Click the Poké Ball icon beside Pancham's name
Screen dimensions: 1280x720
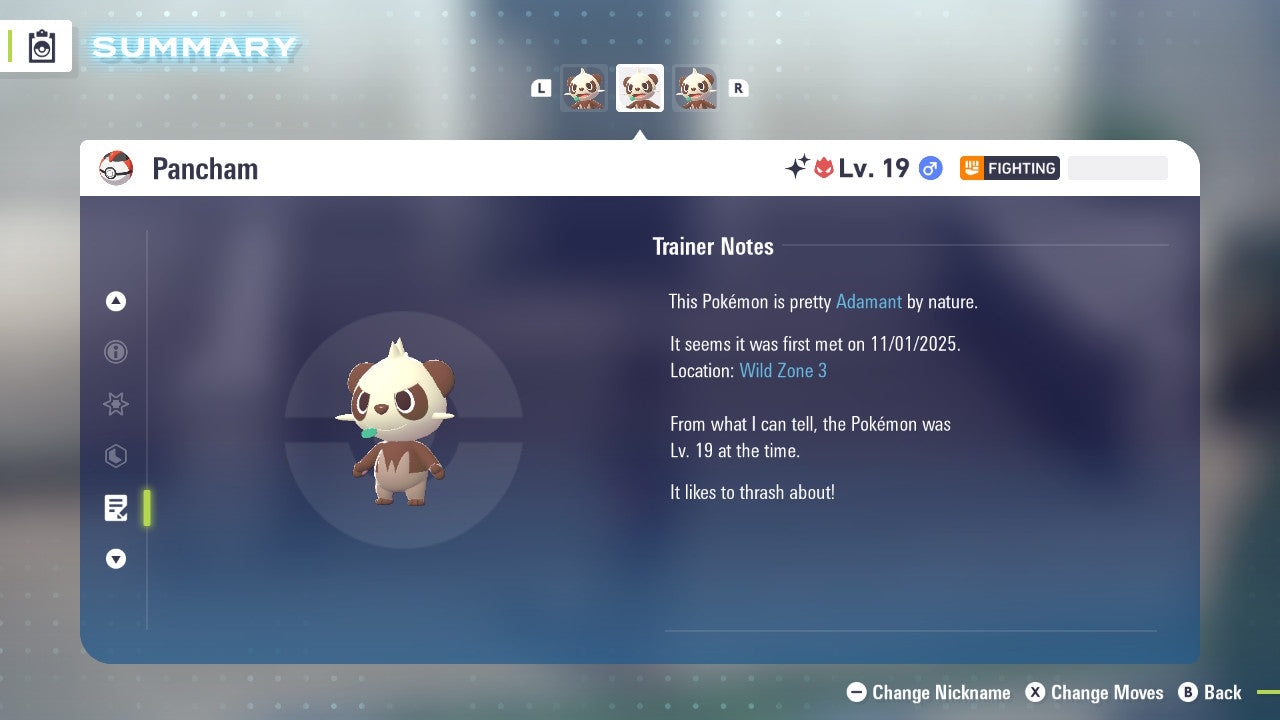tap(116, 168)
